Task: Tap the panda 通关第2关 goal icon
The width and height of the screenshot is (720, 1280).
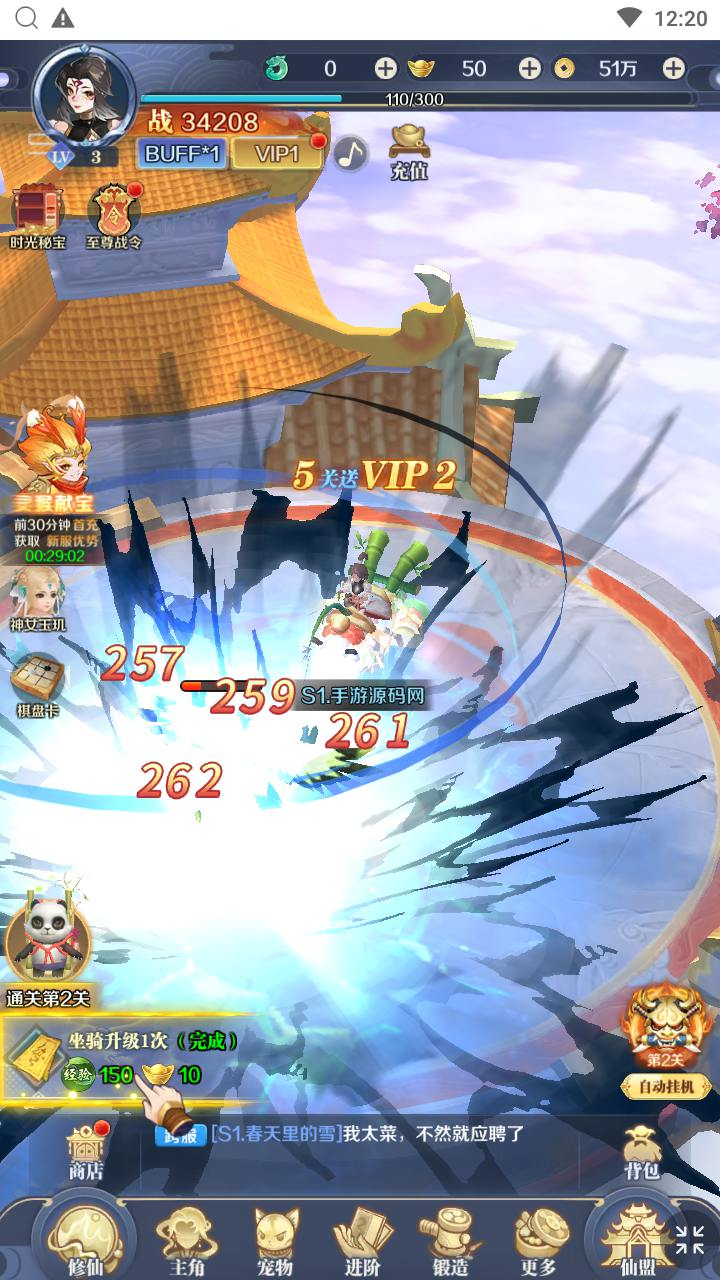Action: pyautogui.click(x=47, y=942)
